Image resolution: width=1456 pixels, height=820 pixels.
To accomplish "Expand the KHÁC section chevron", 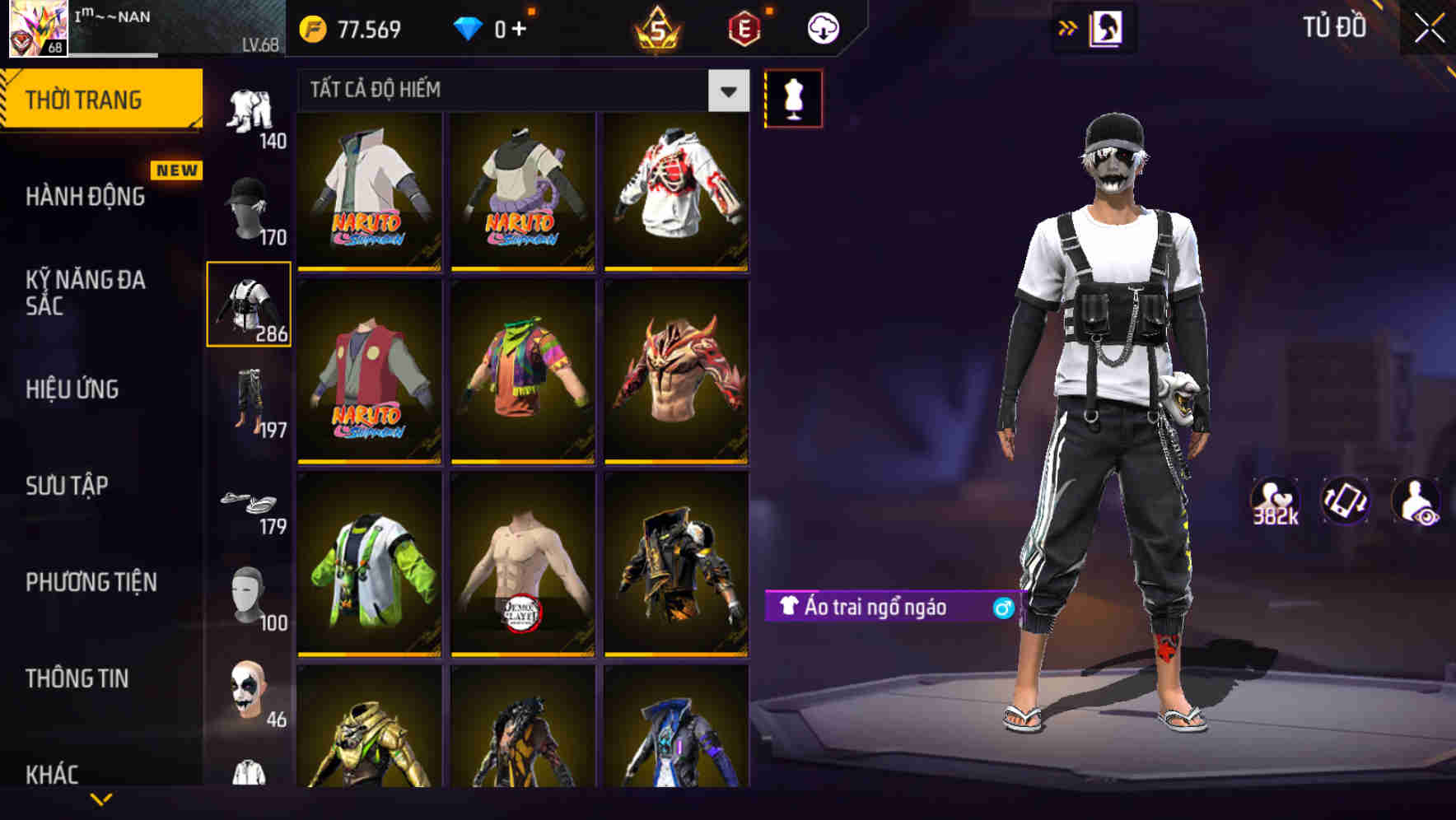I will [x=102, y=798].
